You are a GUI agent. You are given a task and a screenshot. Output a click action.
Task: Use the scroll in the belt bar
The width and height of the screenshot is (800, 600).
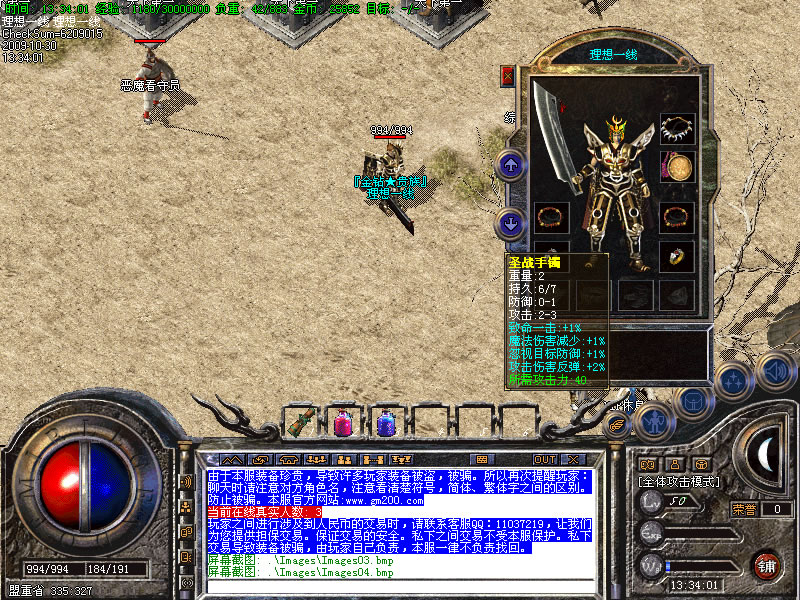(x=301, y=423)
